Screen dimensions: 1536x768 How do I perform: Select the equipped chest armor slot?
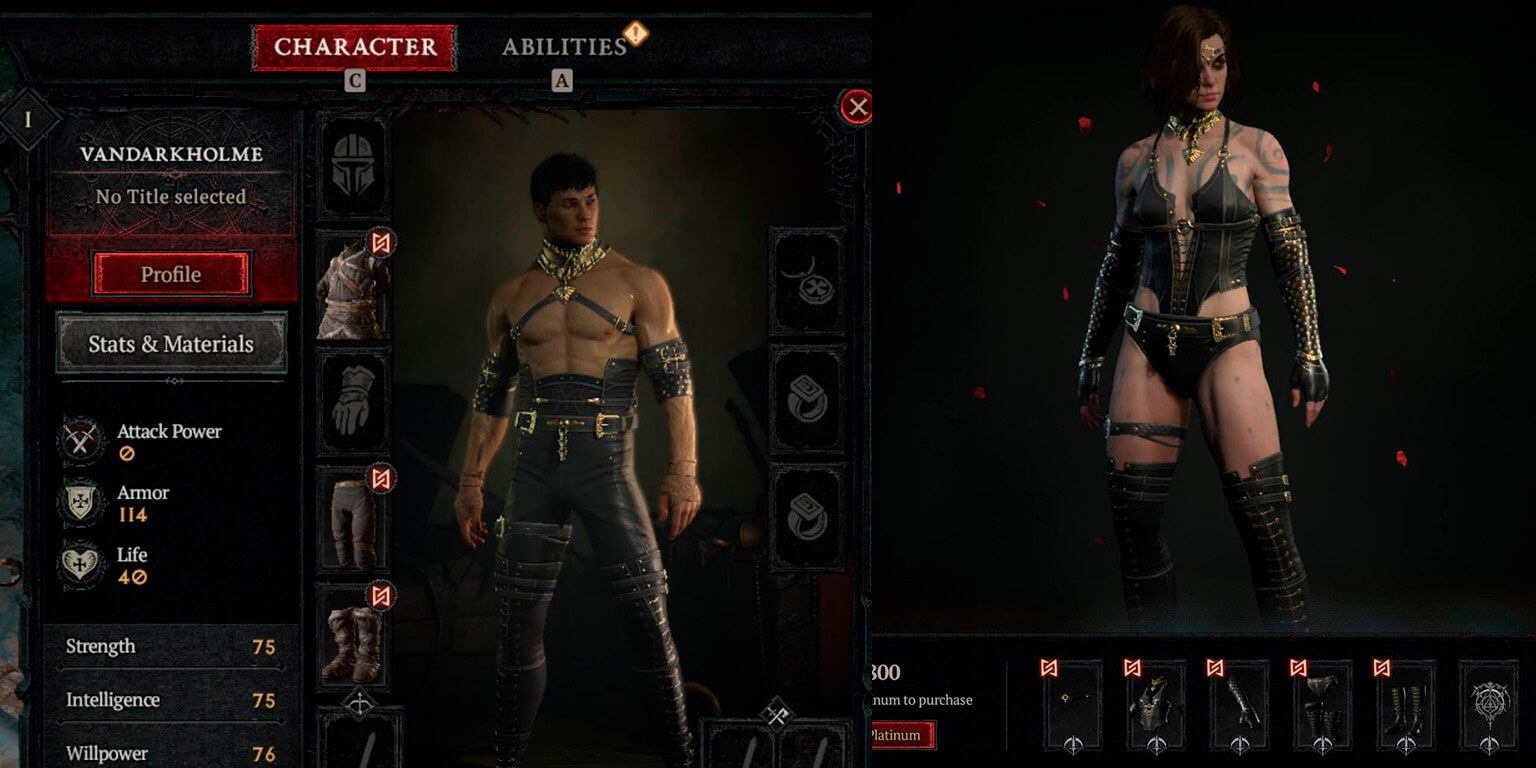click(354, 286)
